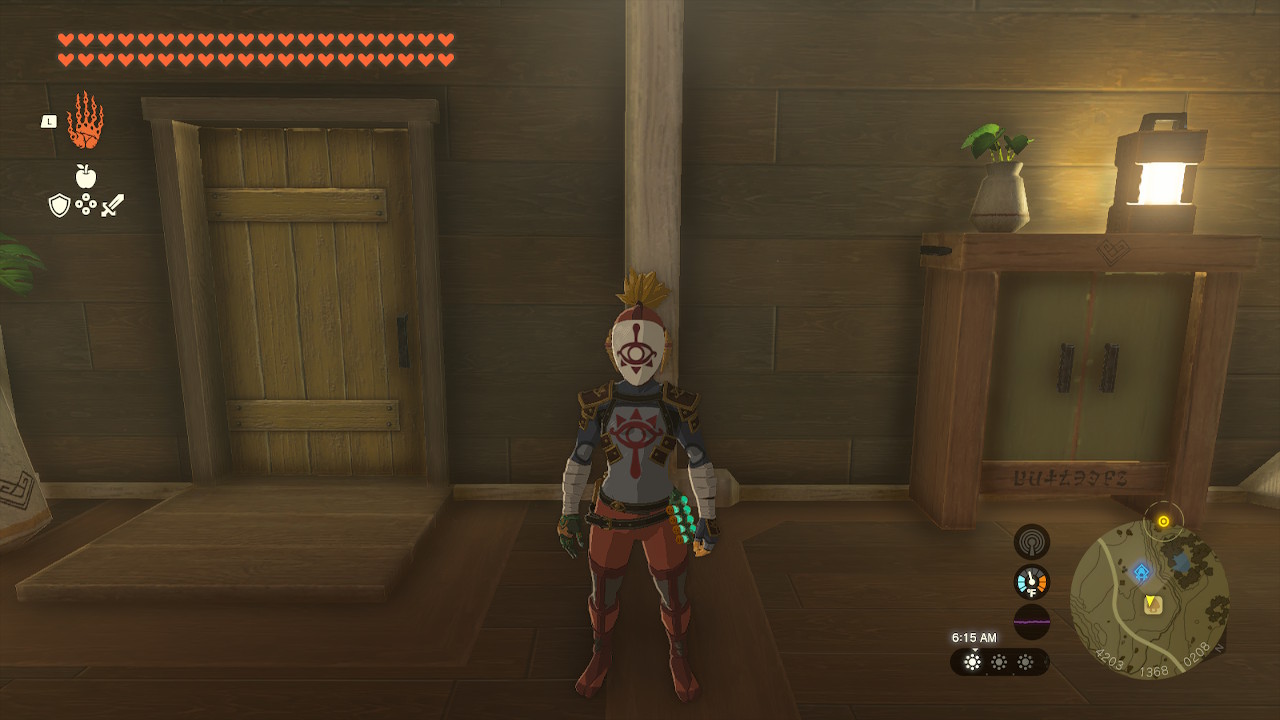
Task: Click the sensor radar signal icon
Action: coord(1031,542)
